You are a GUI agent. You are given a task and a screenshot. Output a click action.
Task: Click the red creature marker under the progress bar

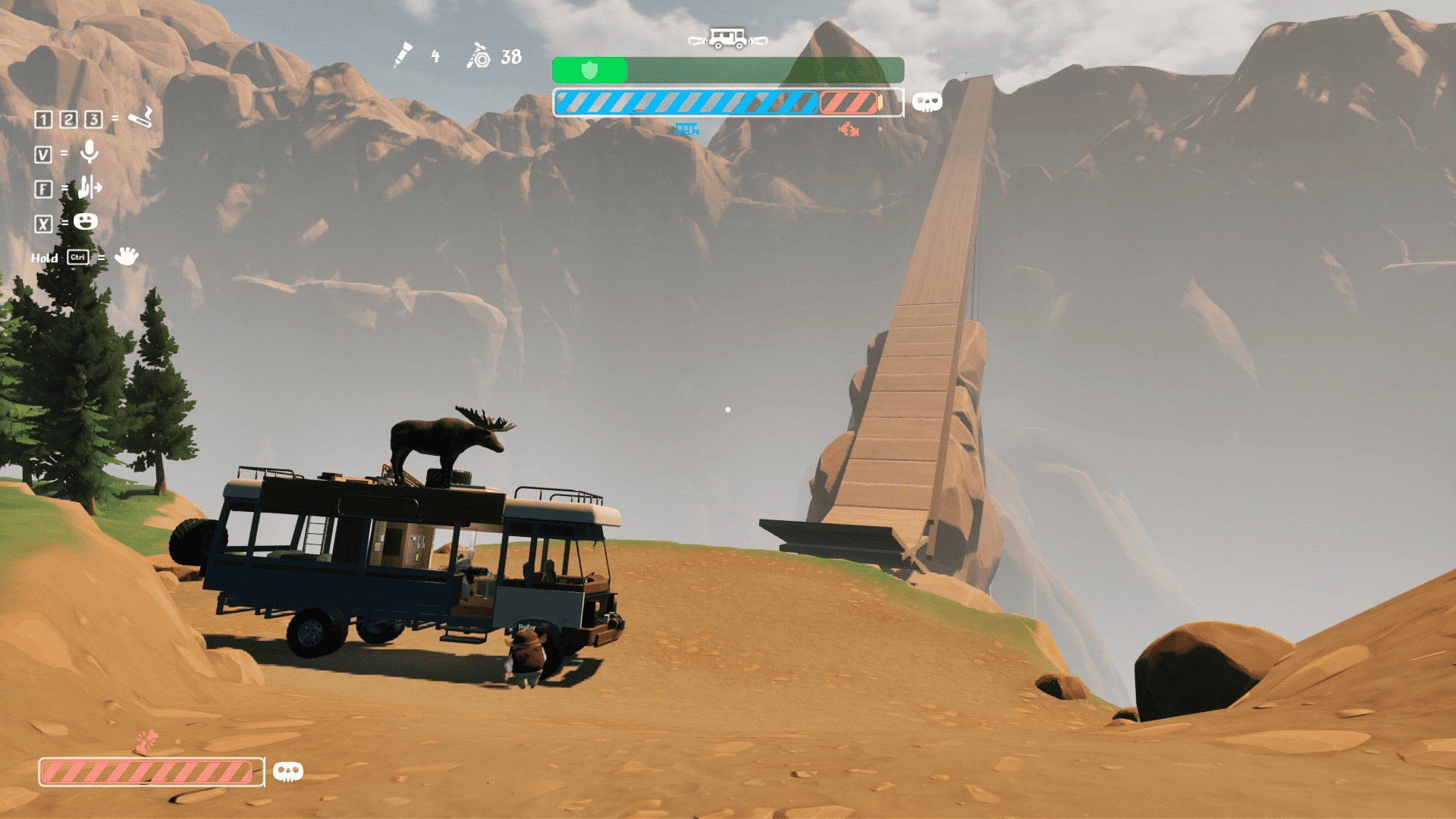[x=848, y=130]
